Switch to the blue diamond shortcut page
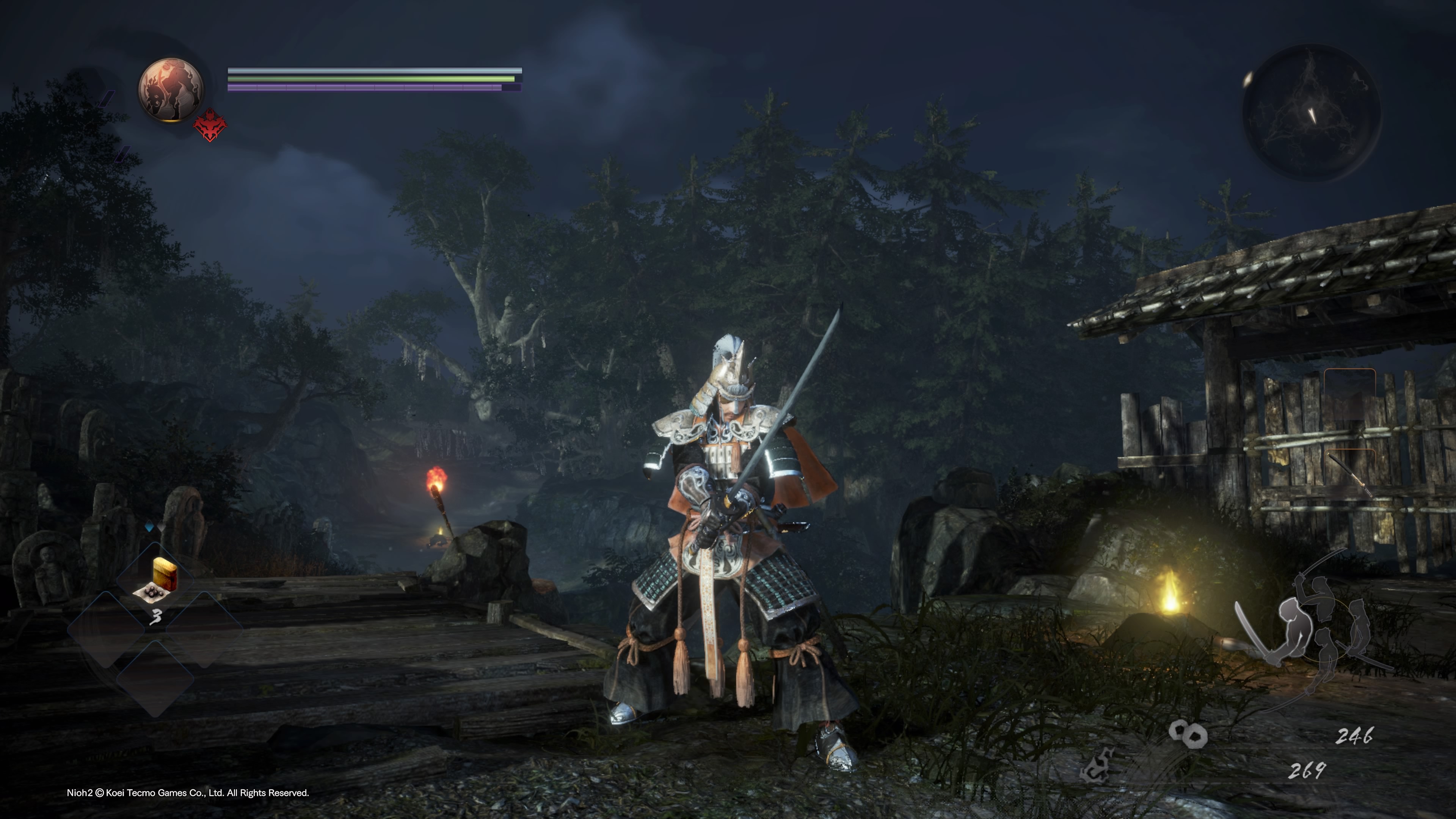 149,527
